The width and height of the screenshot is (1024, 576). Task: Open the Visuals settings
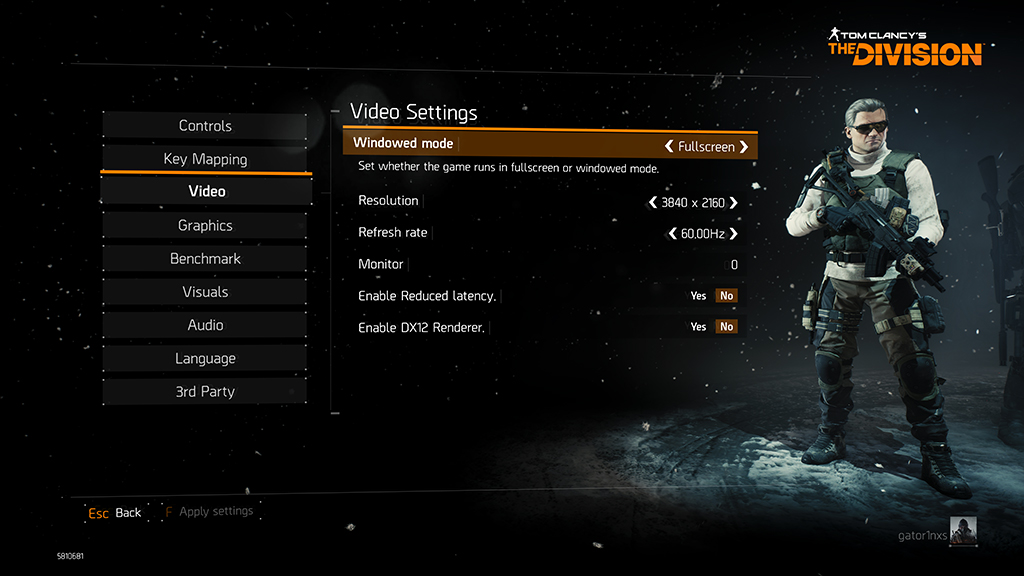(x=205, y=292)
